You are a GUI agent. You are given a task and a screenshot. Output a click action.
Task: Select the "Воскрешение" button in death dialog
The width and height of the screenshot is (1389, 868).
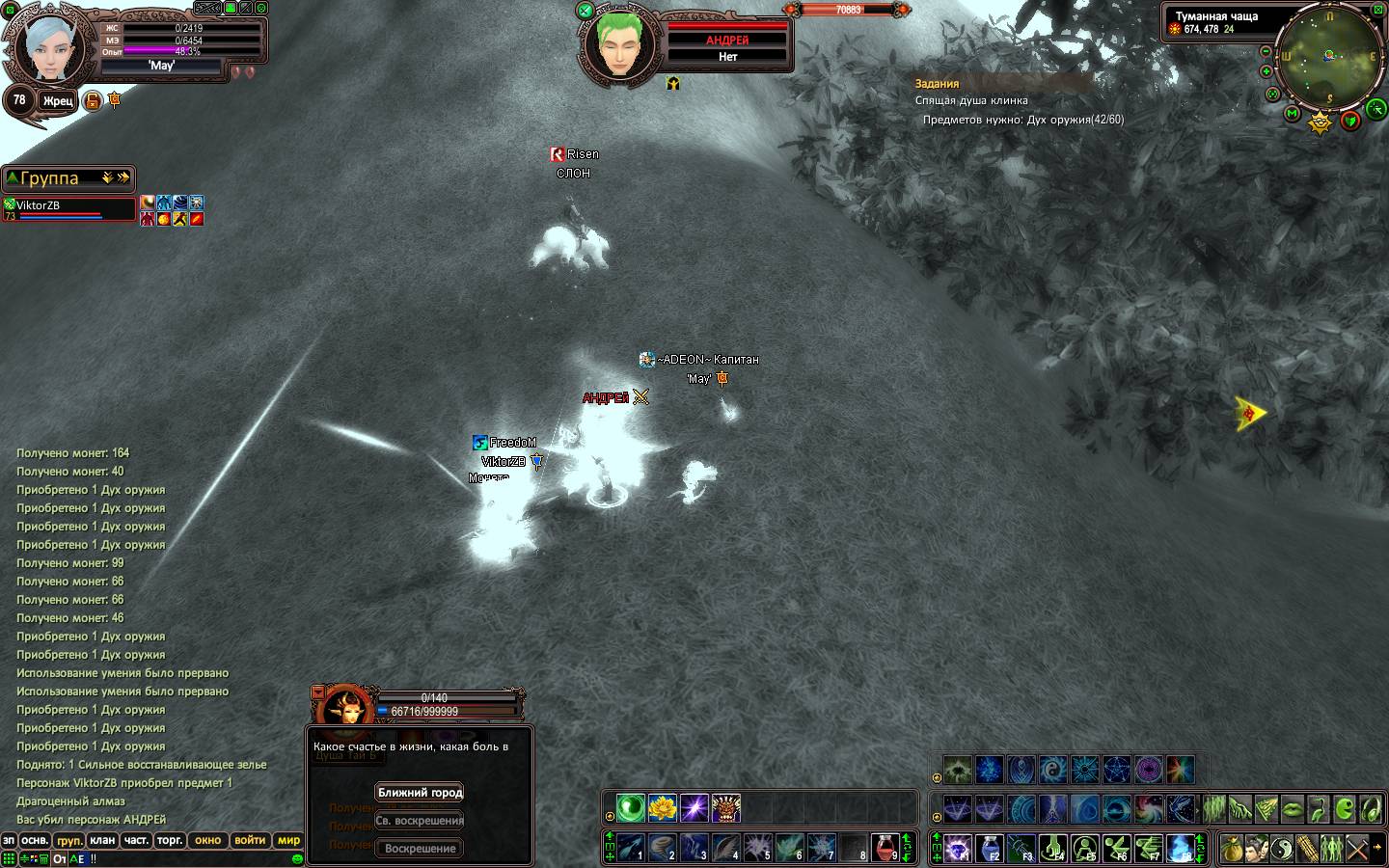pos(420,849)
